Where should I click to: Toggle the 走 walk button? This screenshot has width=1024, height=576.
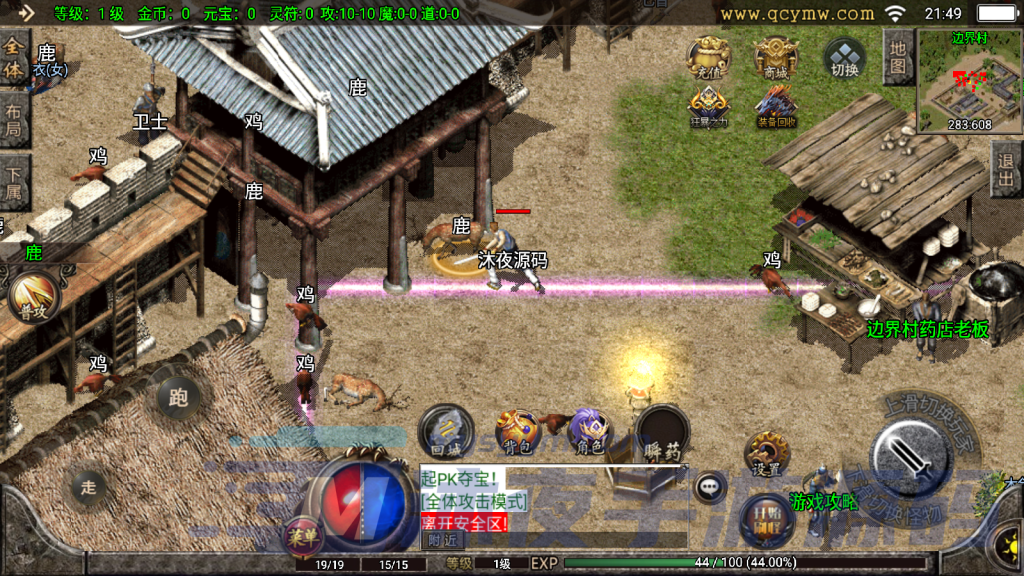coord(89,487)
